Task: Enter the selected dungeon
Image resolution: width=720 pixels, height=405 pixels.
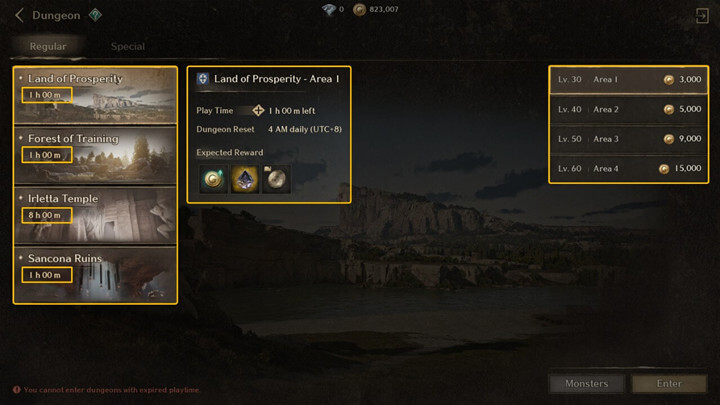Action: [x=669, y=383]
